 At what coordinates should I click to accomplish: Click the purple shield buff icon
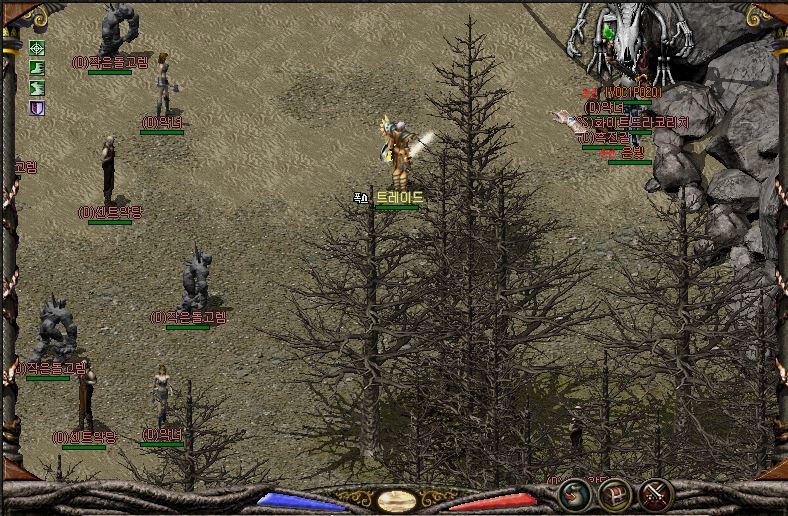(x=37, y=107)
